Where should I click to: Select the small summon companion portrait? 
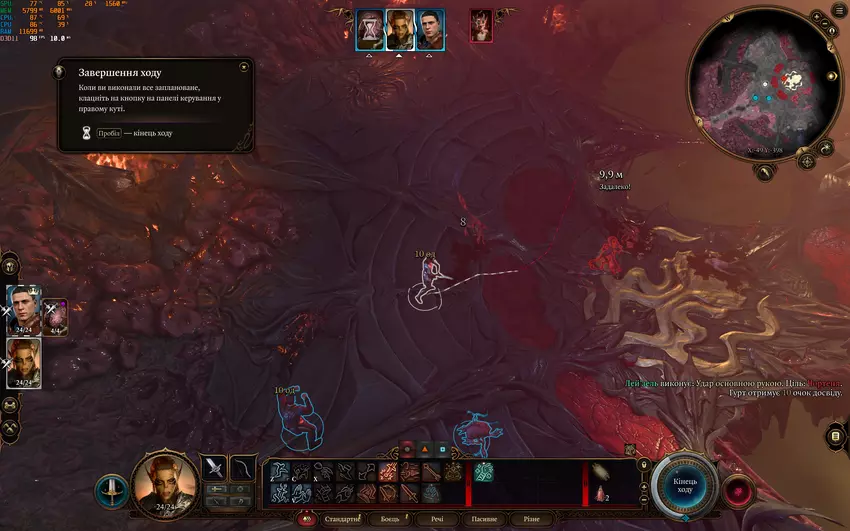point(56,313)
